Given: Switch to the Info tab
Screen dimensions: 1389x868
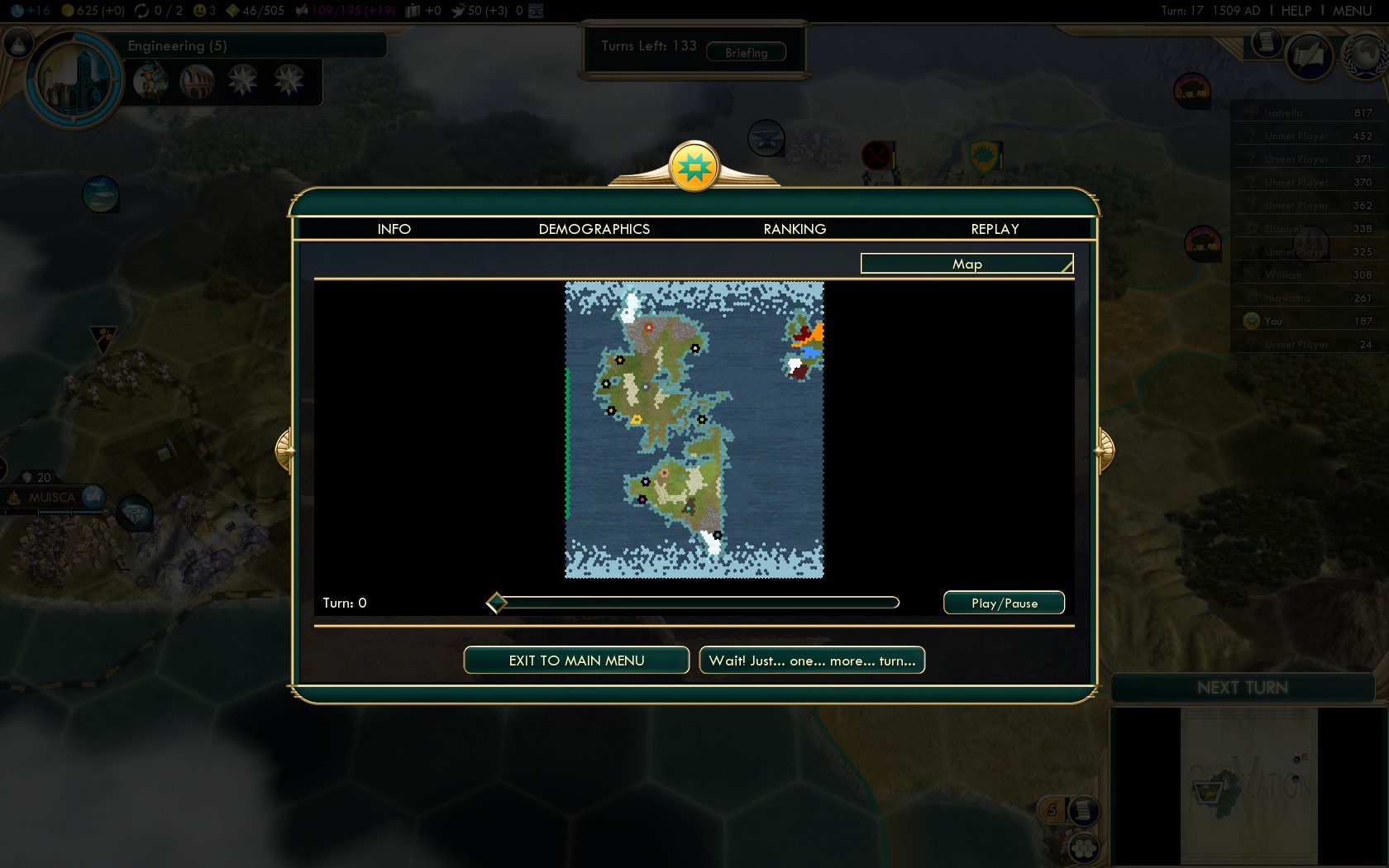Looking at the screenshot, I should tap(394, 229).
